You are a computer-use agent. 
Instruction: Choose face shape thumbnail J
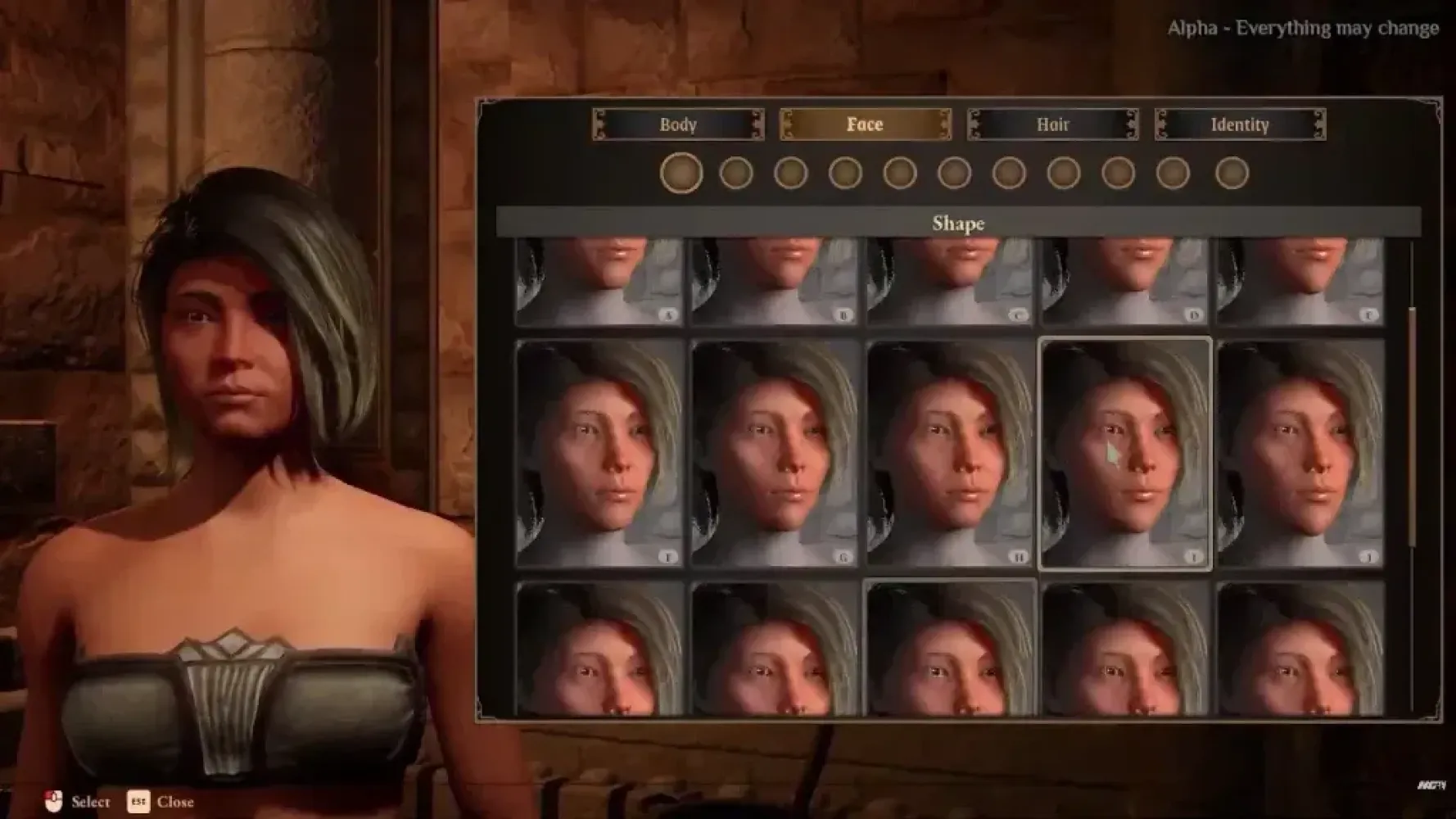point(1300,453)
